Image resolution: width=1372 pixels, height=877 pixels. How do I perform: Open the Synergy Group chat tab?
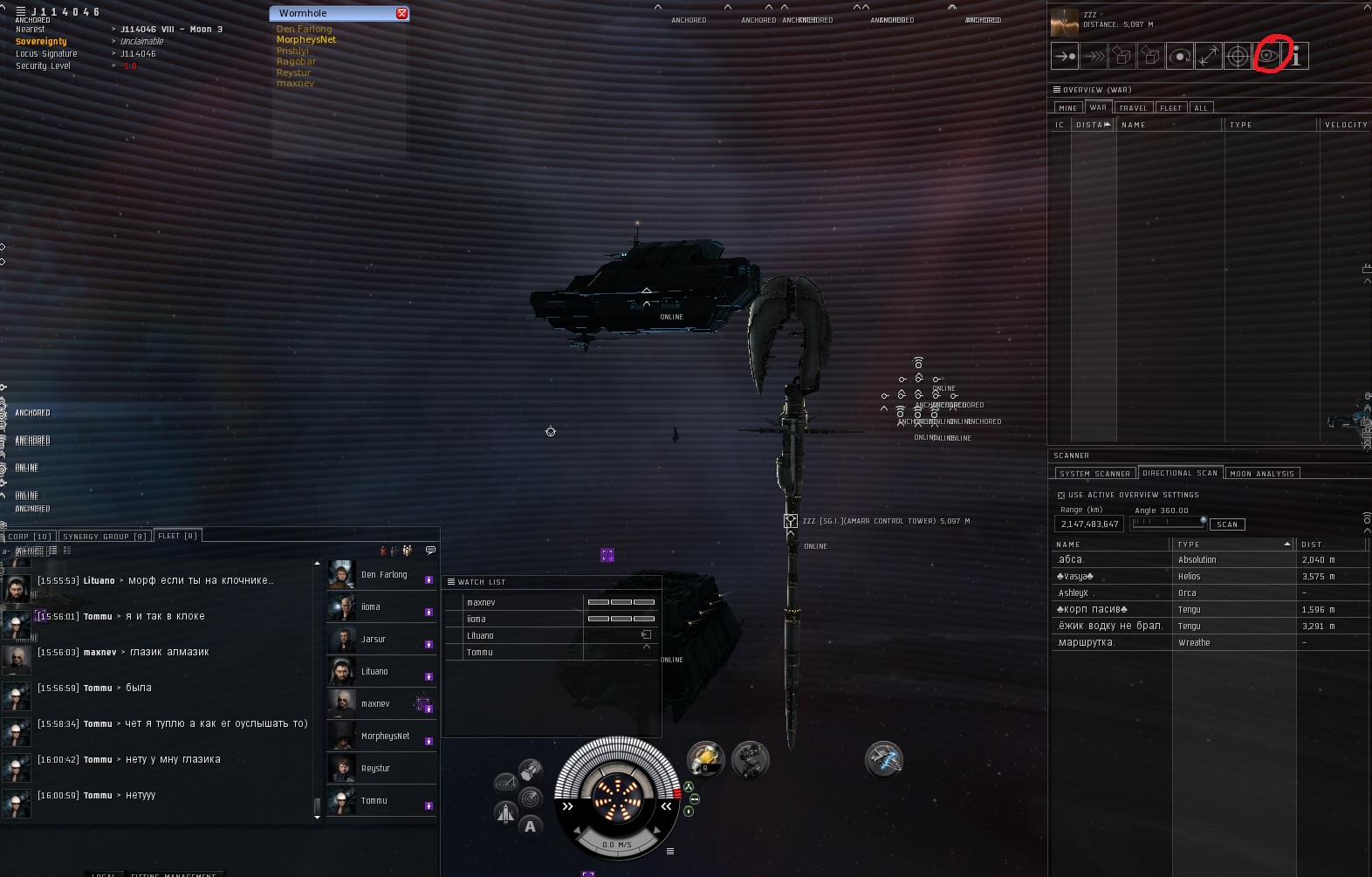tap(105, 537)
